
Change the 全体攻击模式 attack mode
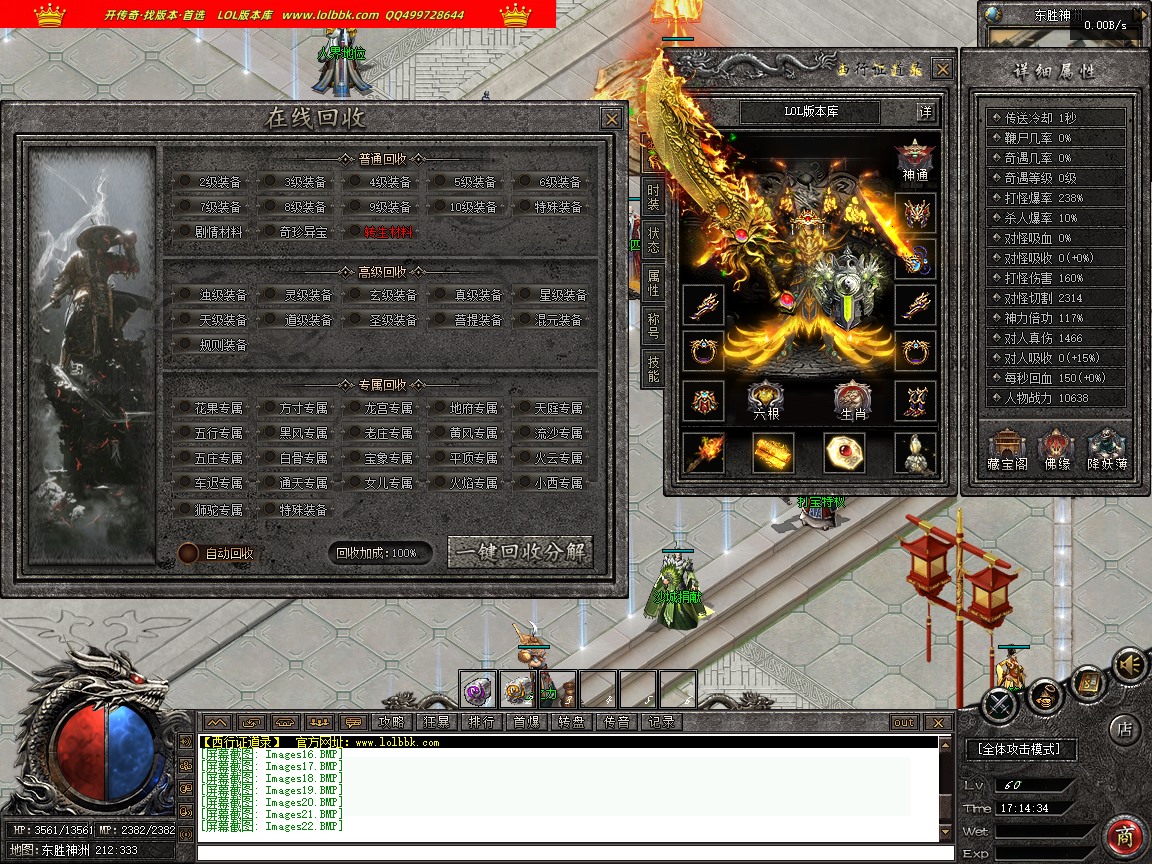1020,749
